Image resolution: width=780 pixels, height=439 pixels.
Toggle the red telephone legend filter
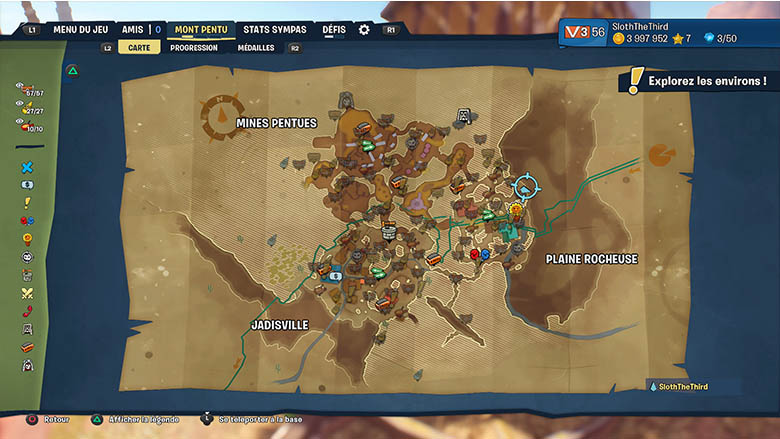pyautogui.click(x=27, y=311)
